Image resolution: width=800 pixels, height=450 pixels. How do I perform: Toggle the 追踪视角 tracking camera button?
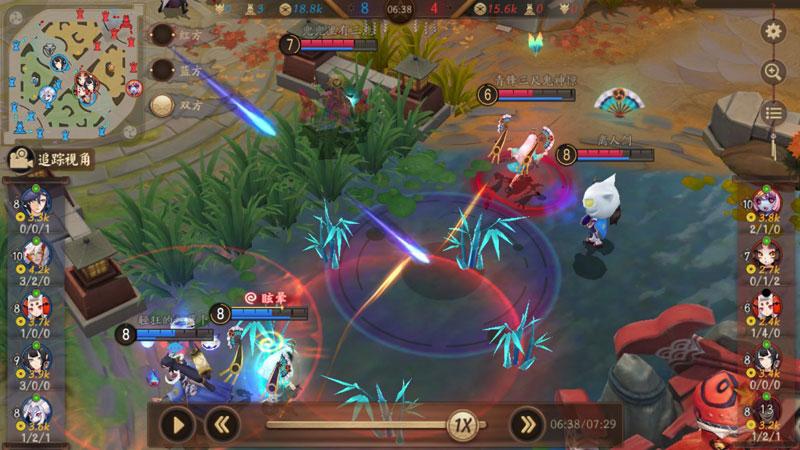click(51, 160)
